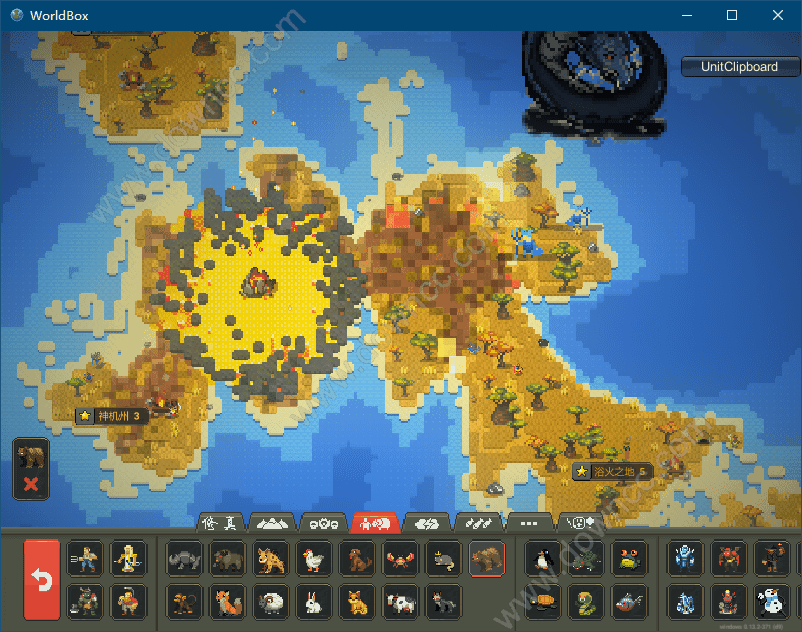The height and width of the screenshot is (632, 802).
Task: Cancel the selected bear power with red X
Action: pos(31,485)
